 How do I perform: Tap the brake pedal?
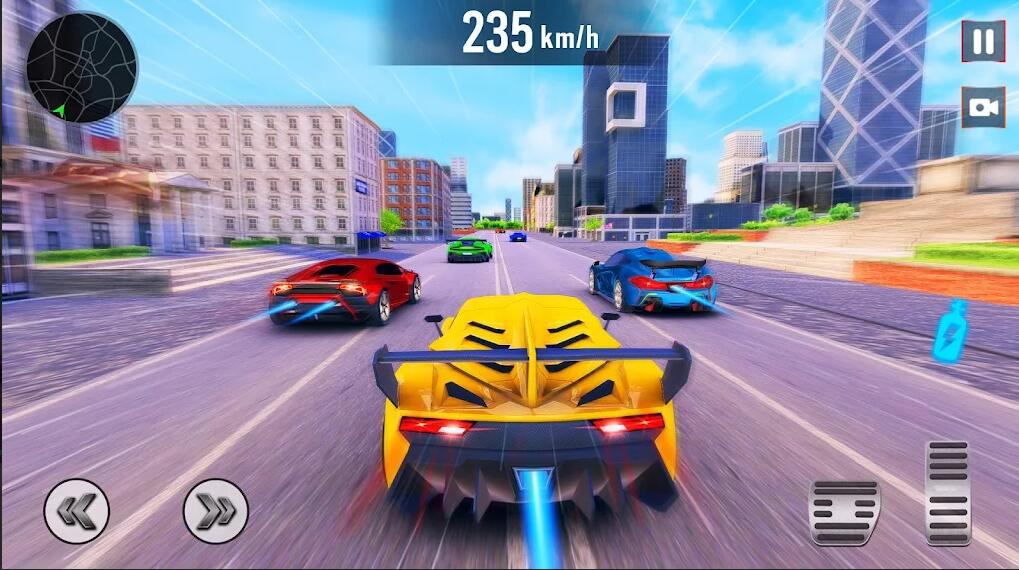[x=844, y=512]
